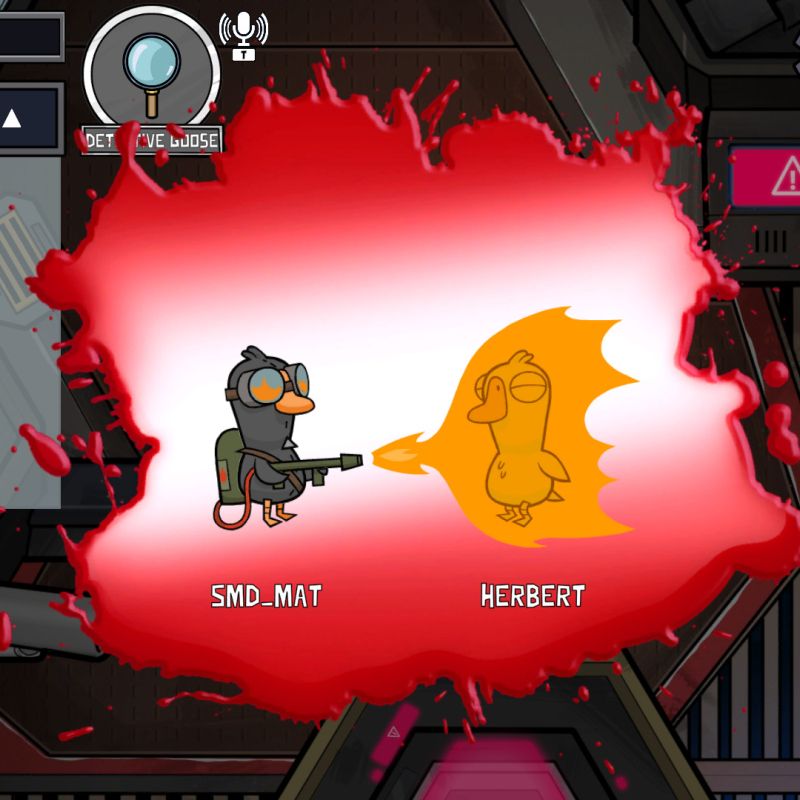This screenshot has height=800, width=800.
Task: Toggle the microphone voice chat icon
Action: [x=243, y=33]
